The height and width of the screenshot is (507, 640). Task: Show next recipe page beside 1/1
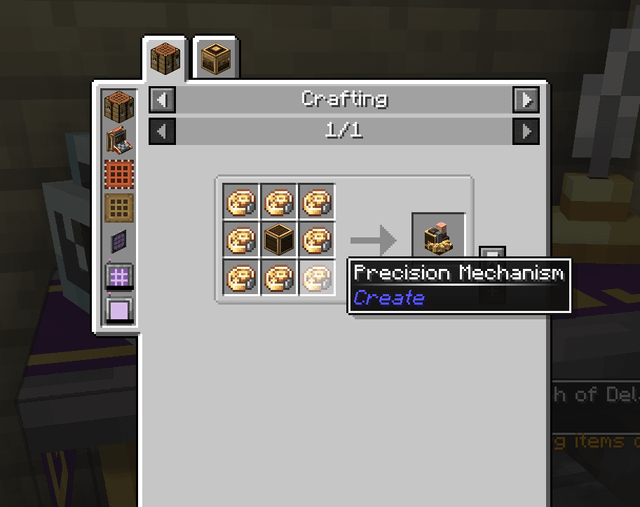click(525, 131)
